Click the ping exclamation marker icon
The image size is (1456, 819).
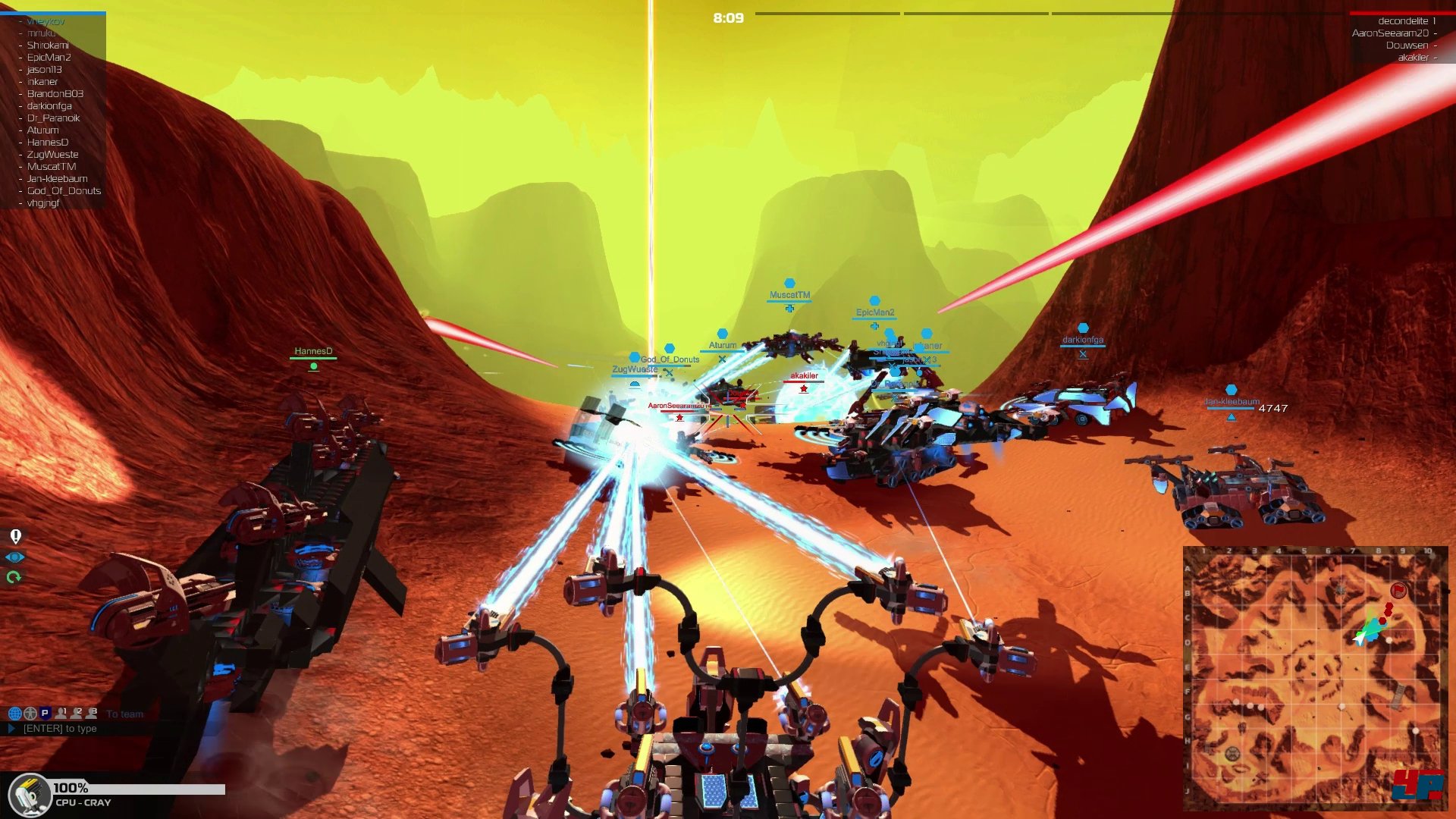coord(17,537)
